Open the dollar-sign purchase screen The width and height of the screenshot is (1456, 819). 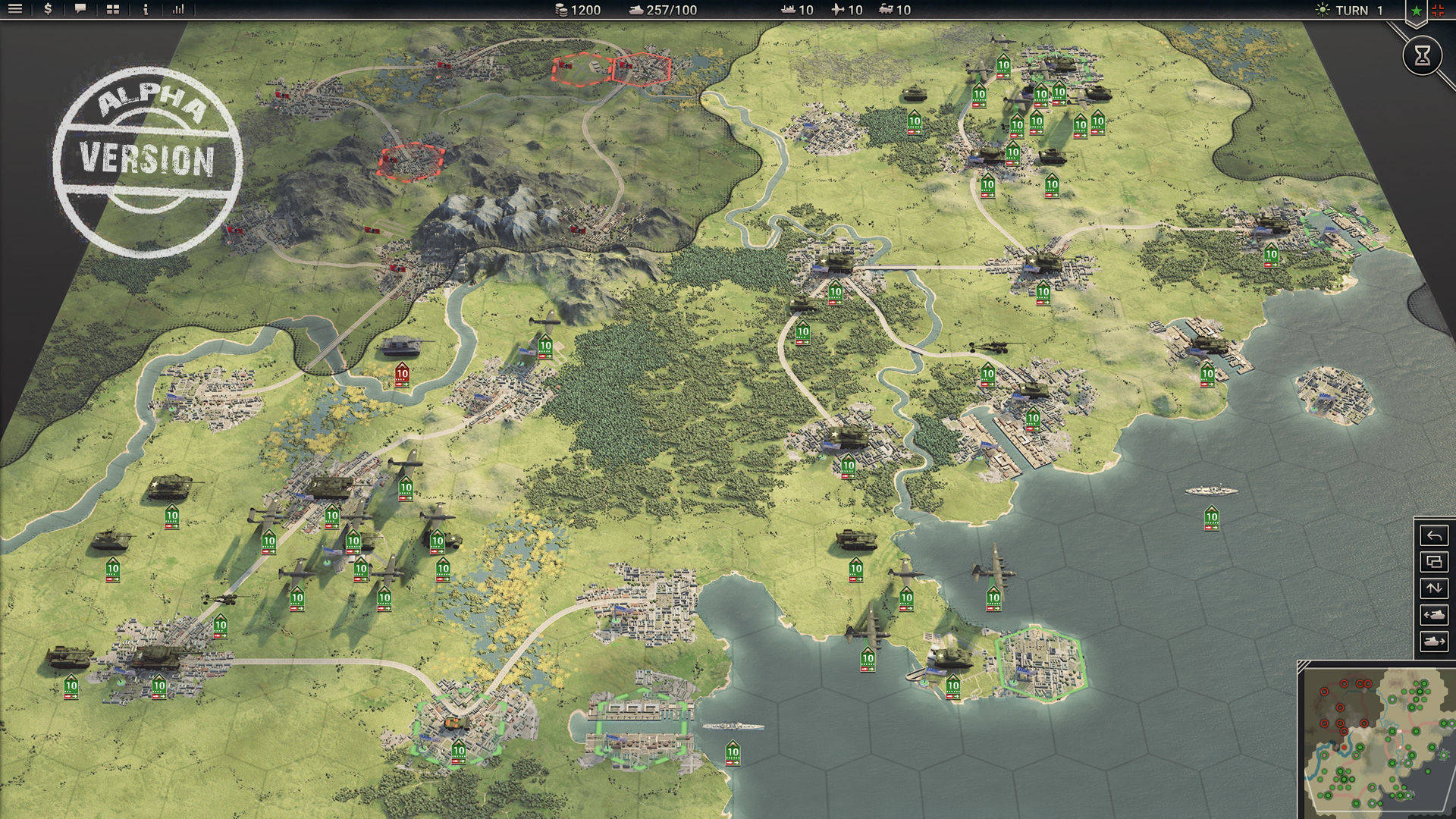point(48,10)
